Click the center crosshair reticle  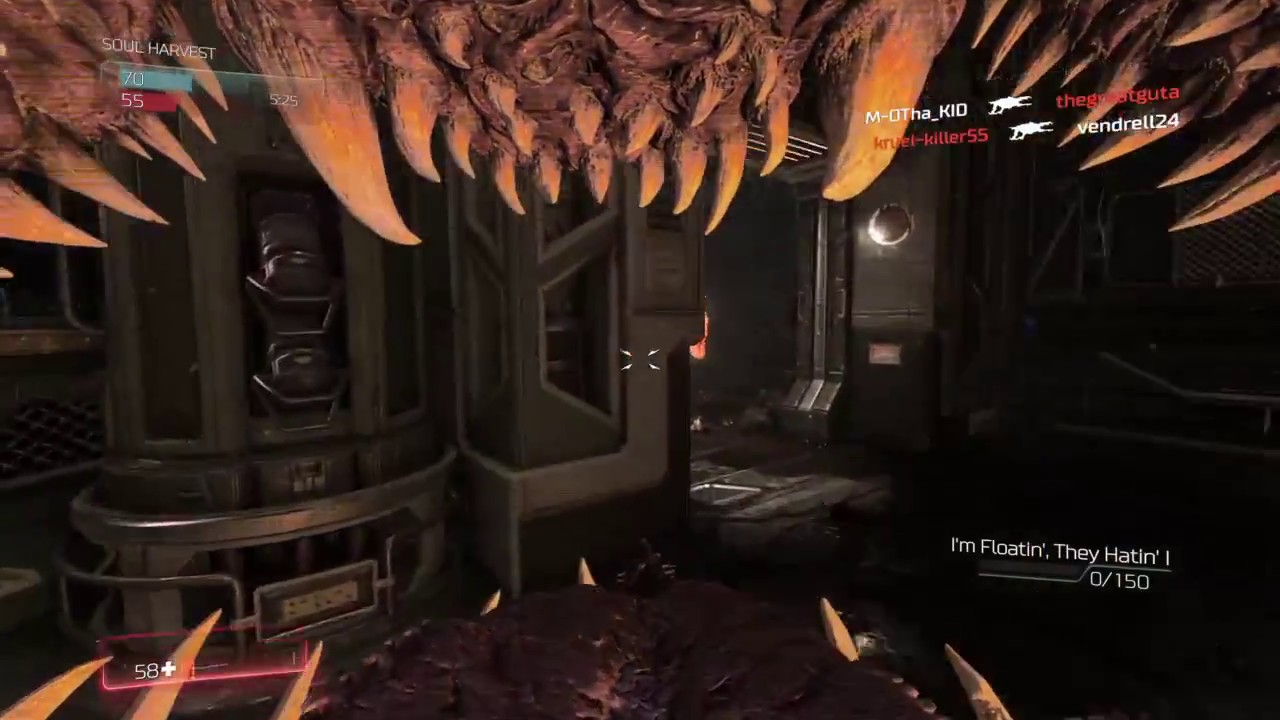point(640,360)
